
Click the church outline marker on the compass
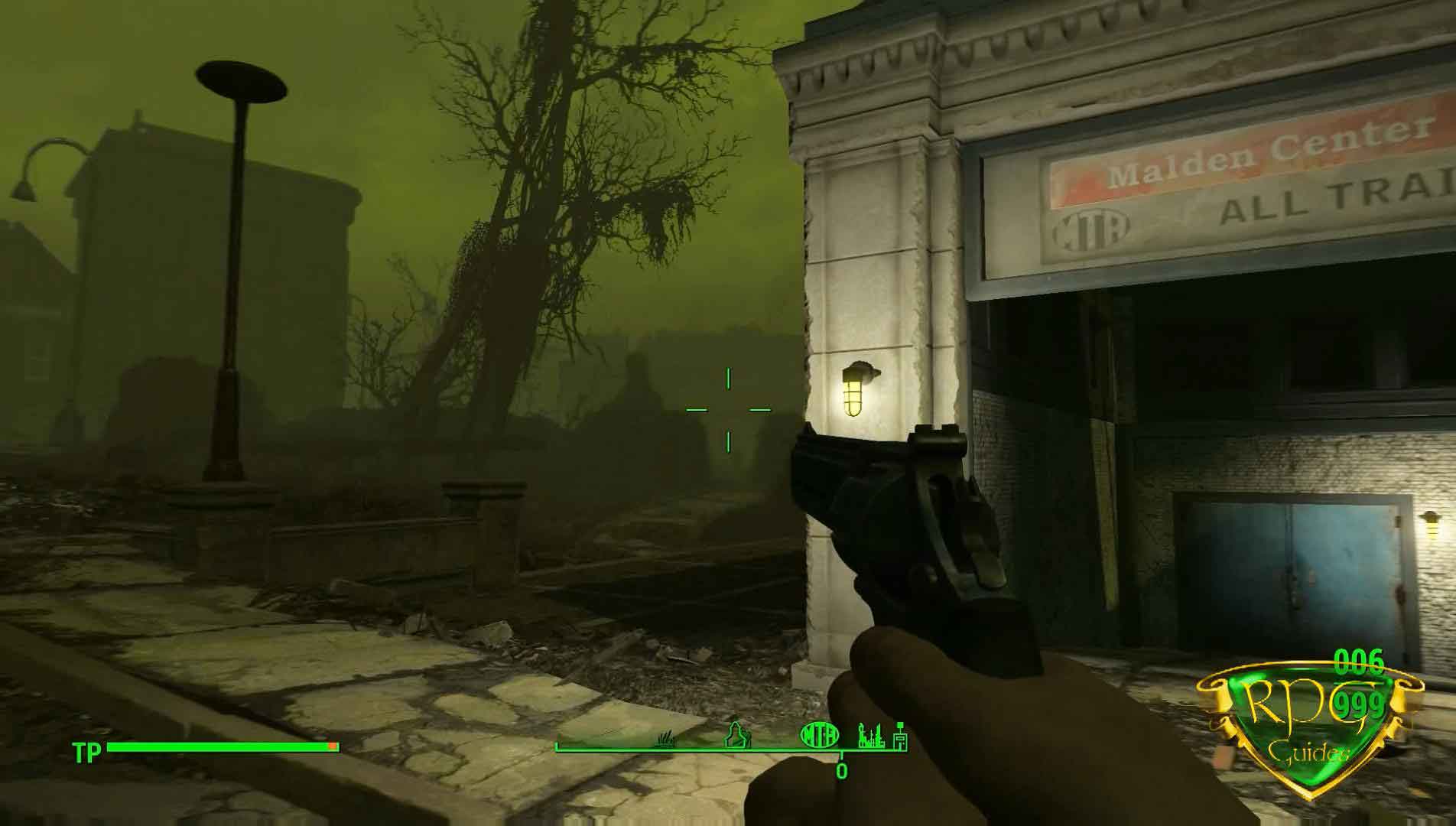(736, 735)
